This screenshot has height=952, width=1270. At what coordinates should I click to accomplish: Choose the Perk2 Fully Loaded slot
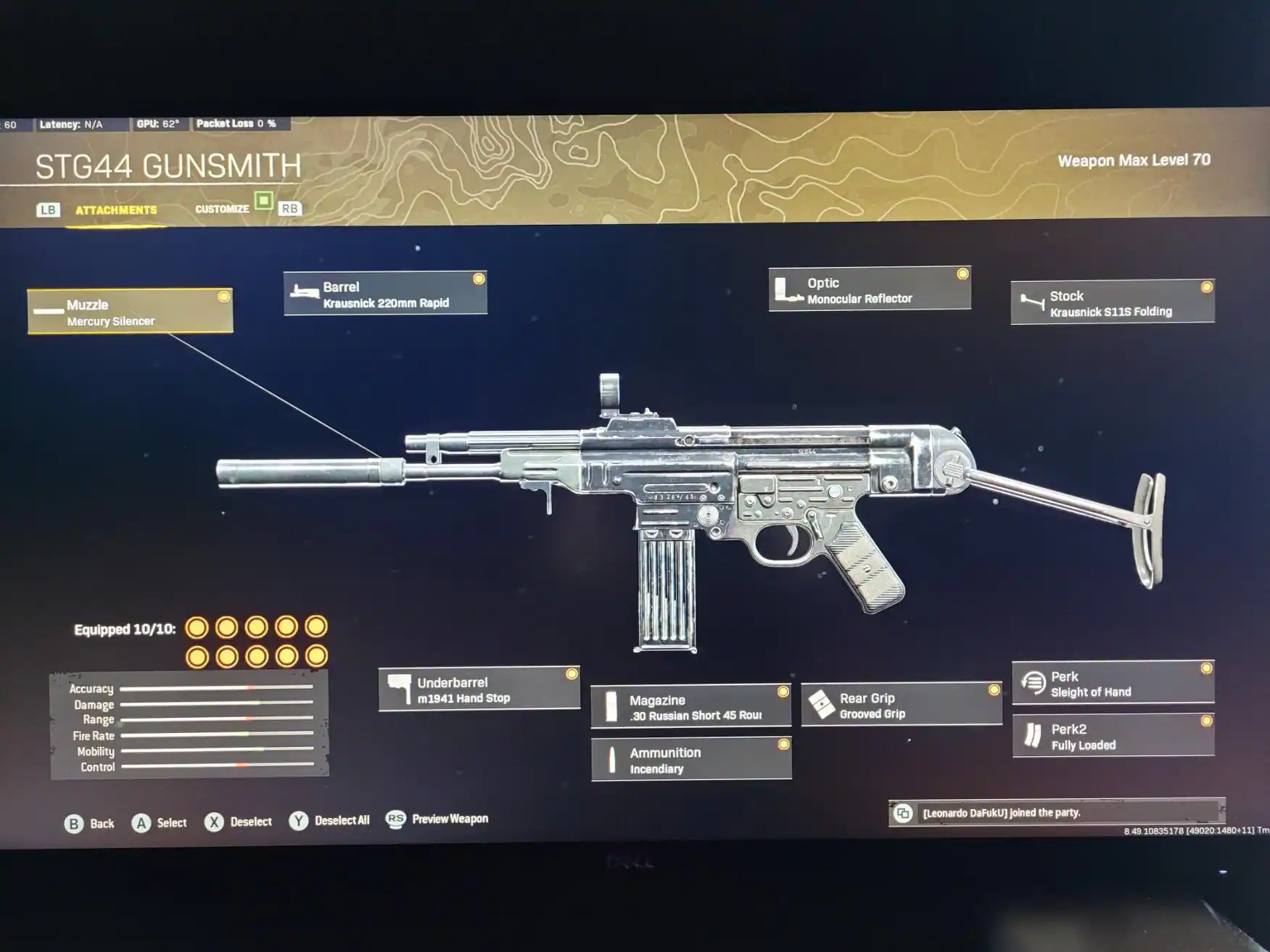coord(1113,736)
